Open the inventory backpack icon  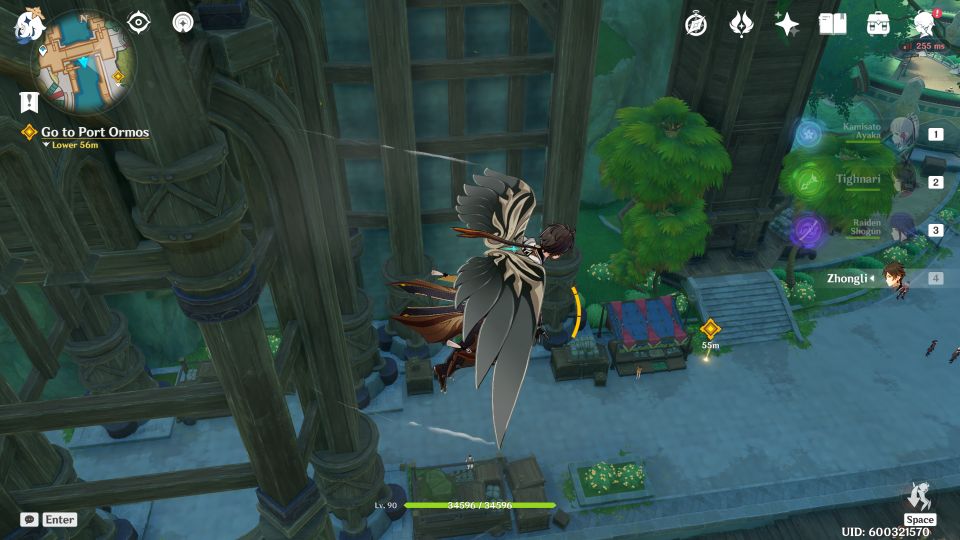[x=878, y=24]
